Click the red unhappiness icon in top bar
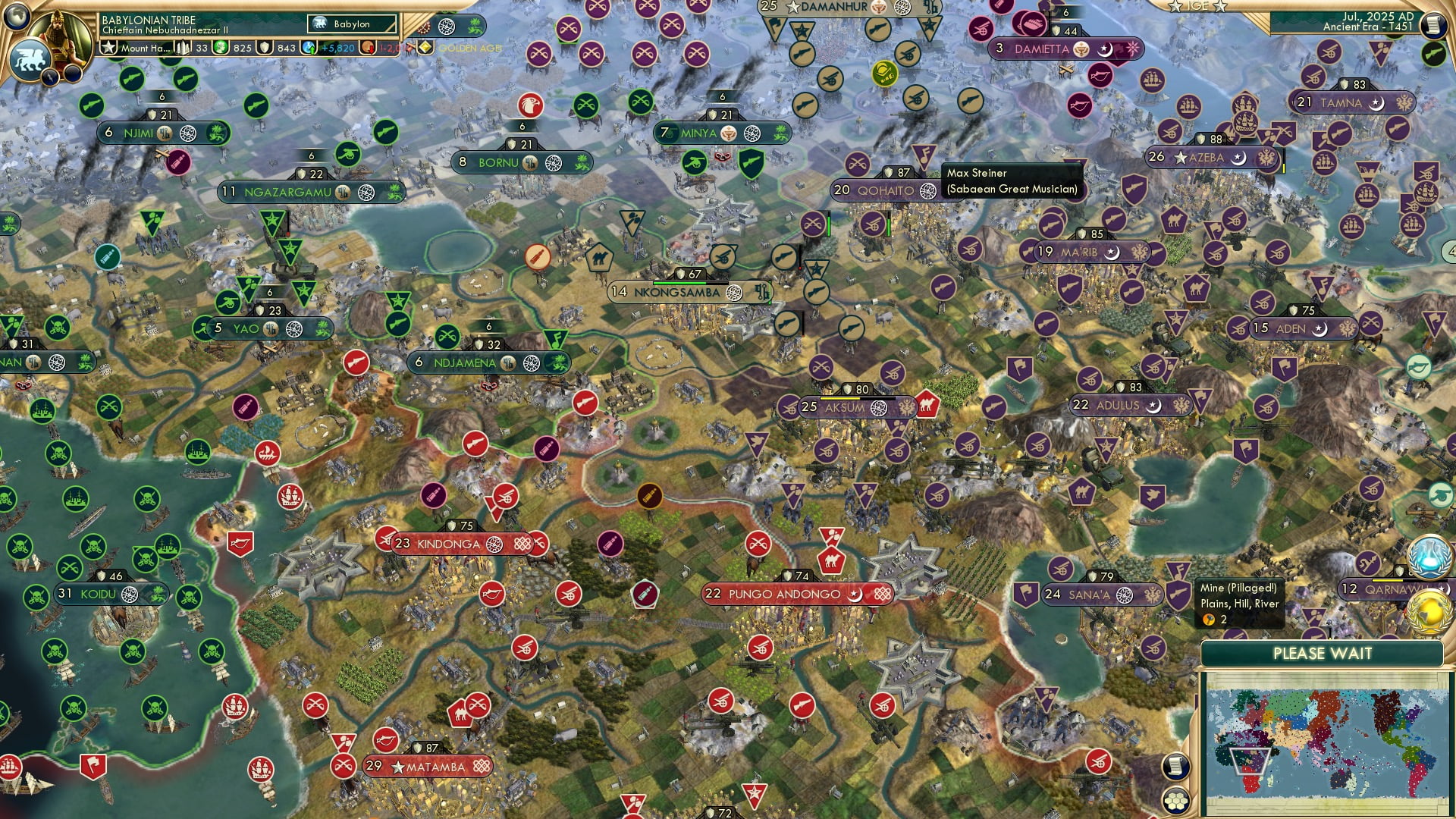The image size is (1456, 819). 369,49
